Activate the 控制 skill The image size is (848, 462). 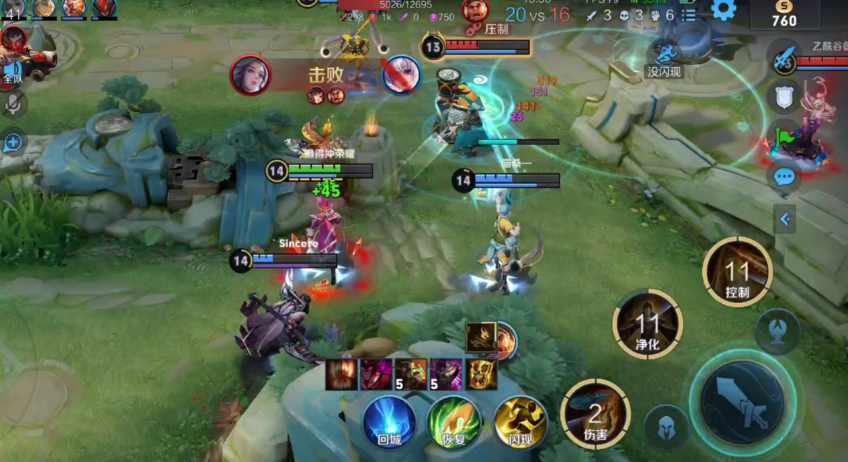pos(737,271)
